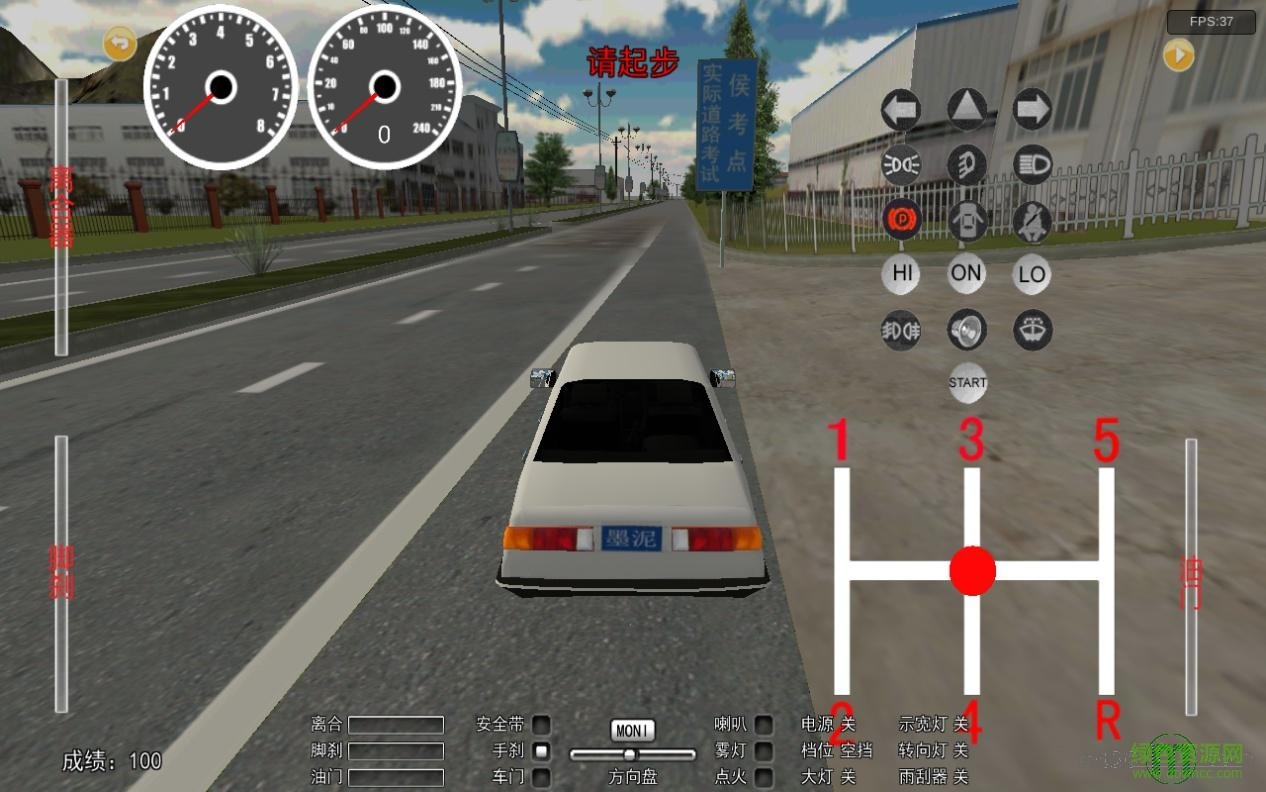This screenshot has height=792, width=1266.
Task: Toggle the car door icon
Action: coord(967,220)
